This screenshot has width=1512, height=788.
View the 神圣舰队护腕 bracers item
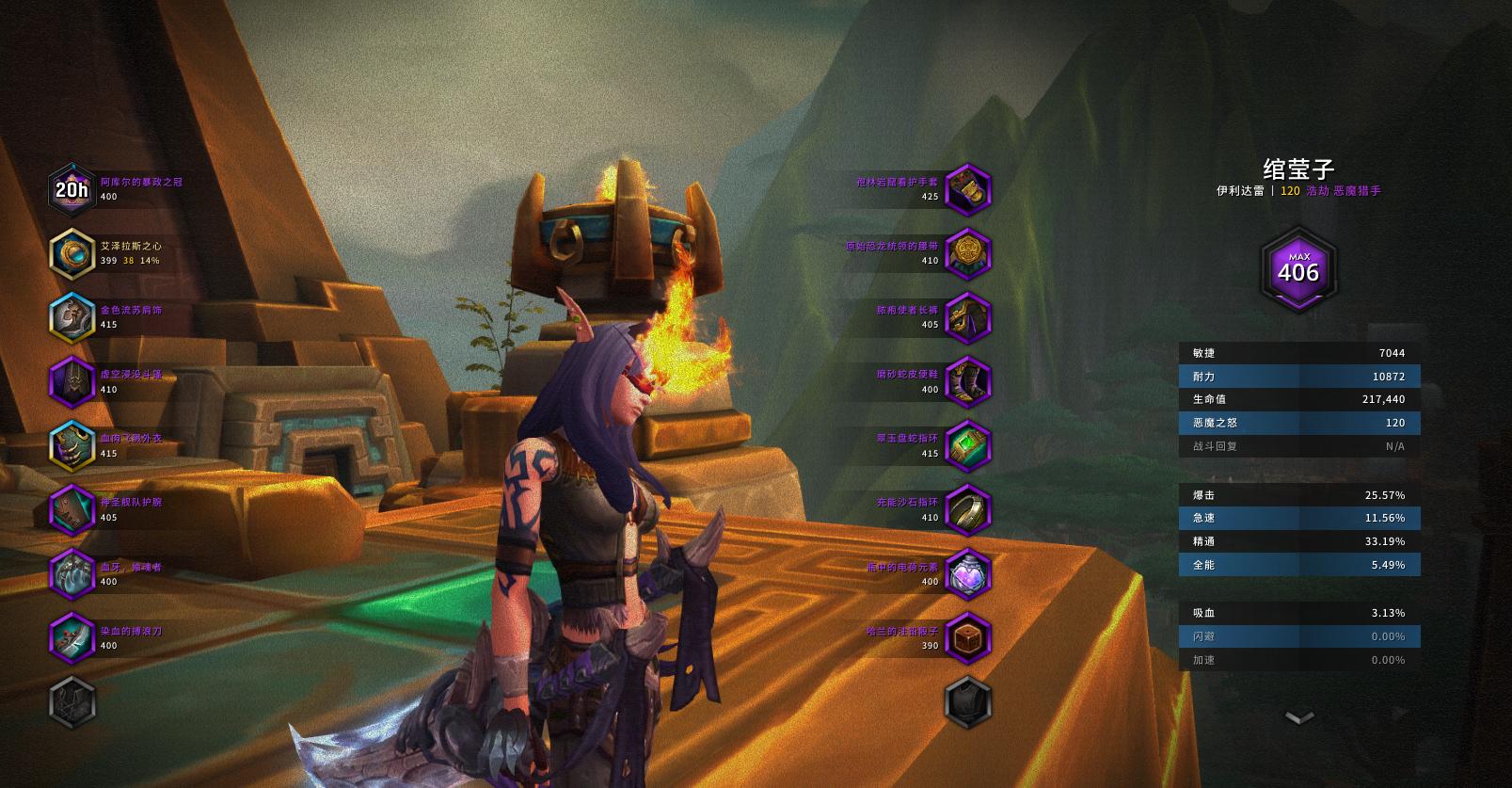[72, 510]
